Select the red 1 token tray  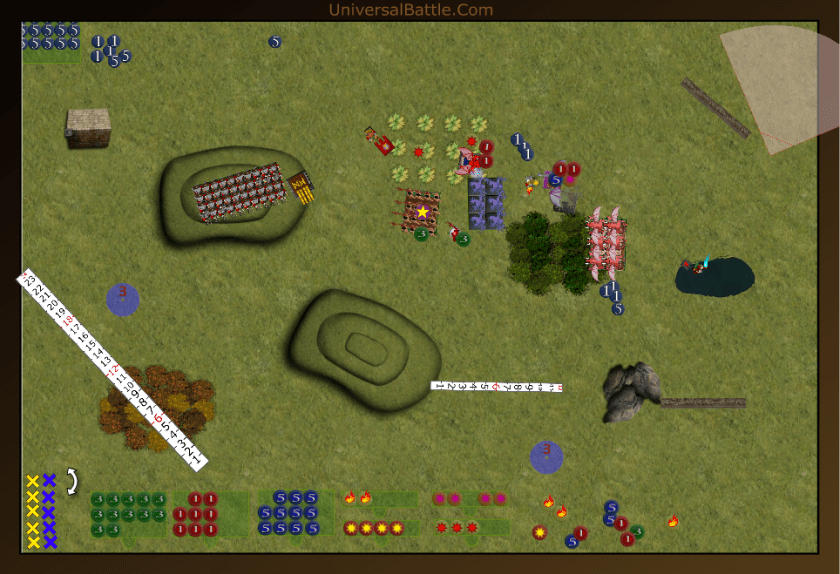click(x=209, y=514)
